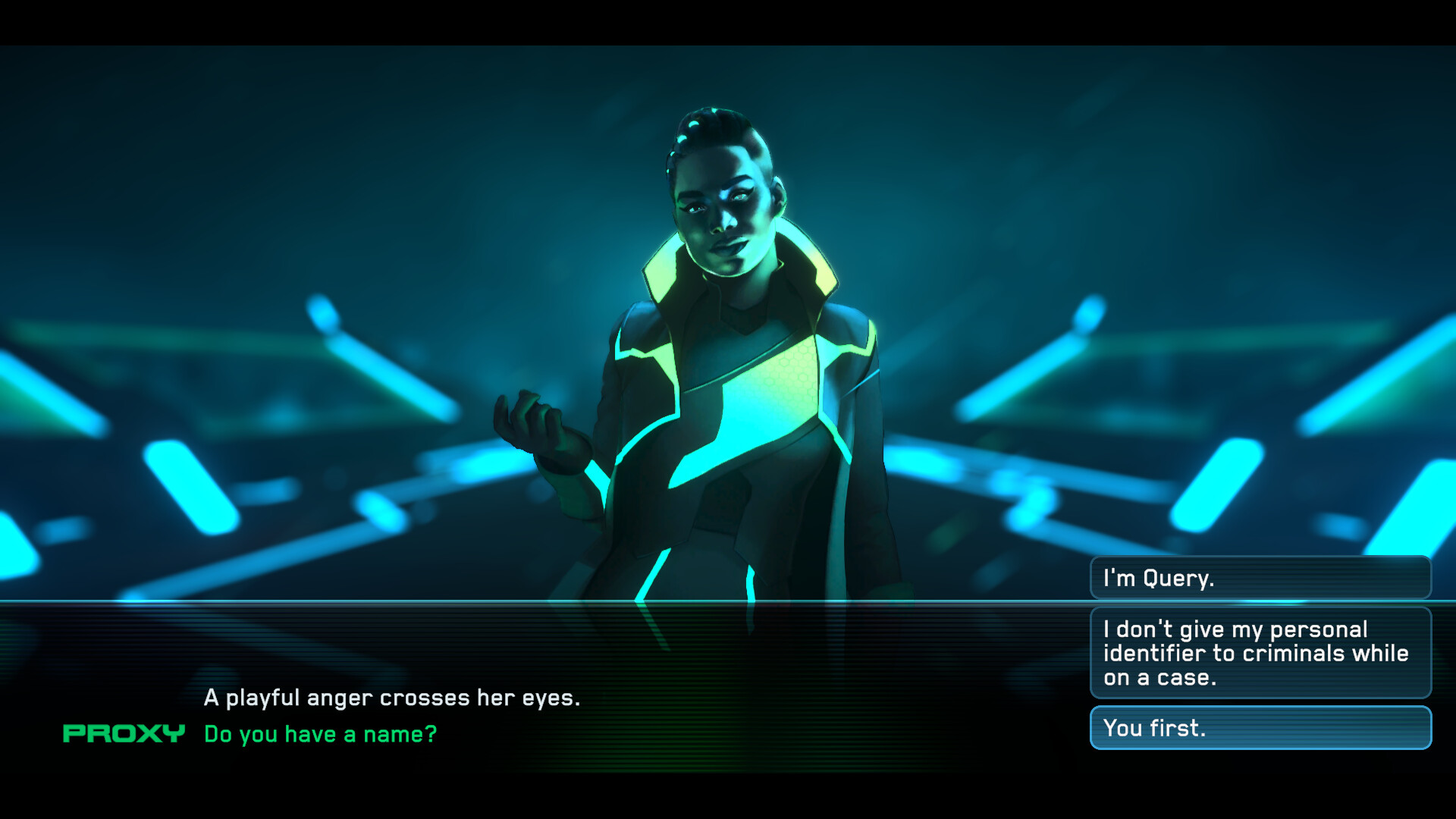The image size is (1456, 819).
Task: Pick the reply refusing to give personal identifier
Action: pyautogui.click(x=1260, y=653)
